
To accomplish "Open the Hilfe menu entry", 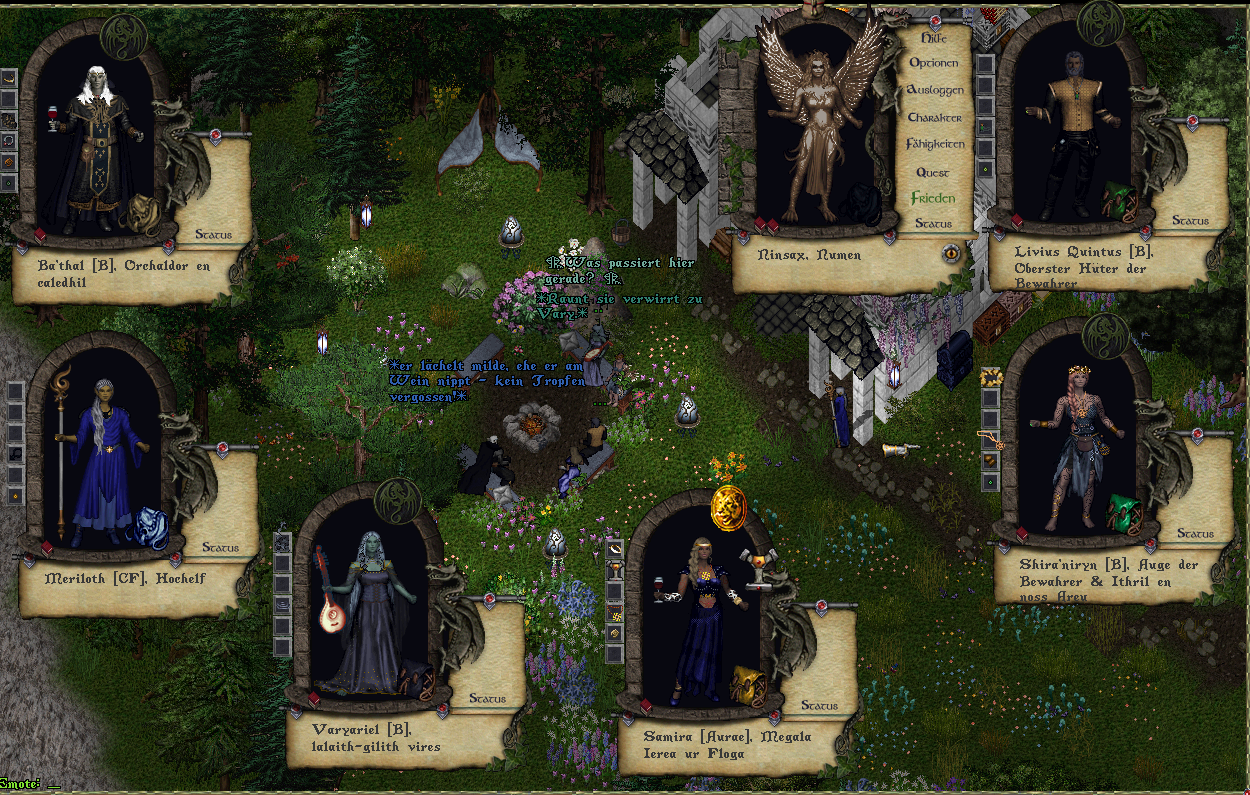I will (x=932, y=37).
